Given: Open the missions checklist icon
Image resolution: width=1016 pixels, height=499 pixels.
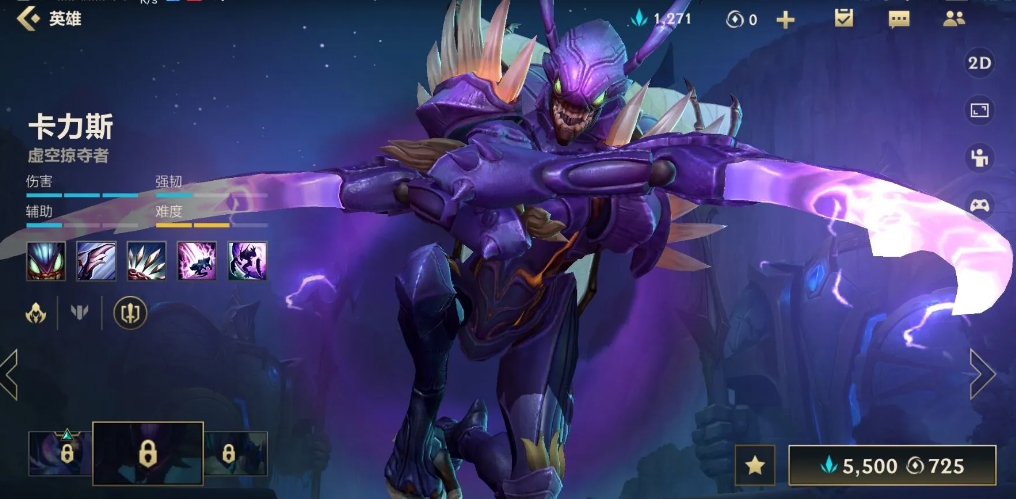Looking at the screenshot, I should click(x=843, y=18).
